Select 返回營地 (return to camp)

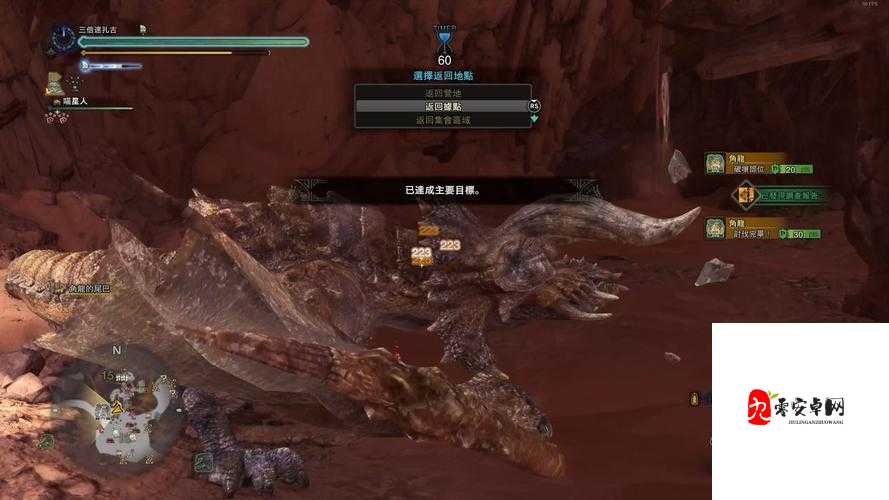pyautogui.click(x=443, y=93)
